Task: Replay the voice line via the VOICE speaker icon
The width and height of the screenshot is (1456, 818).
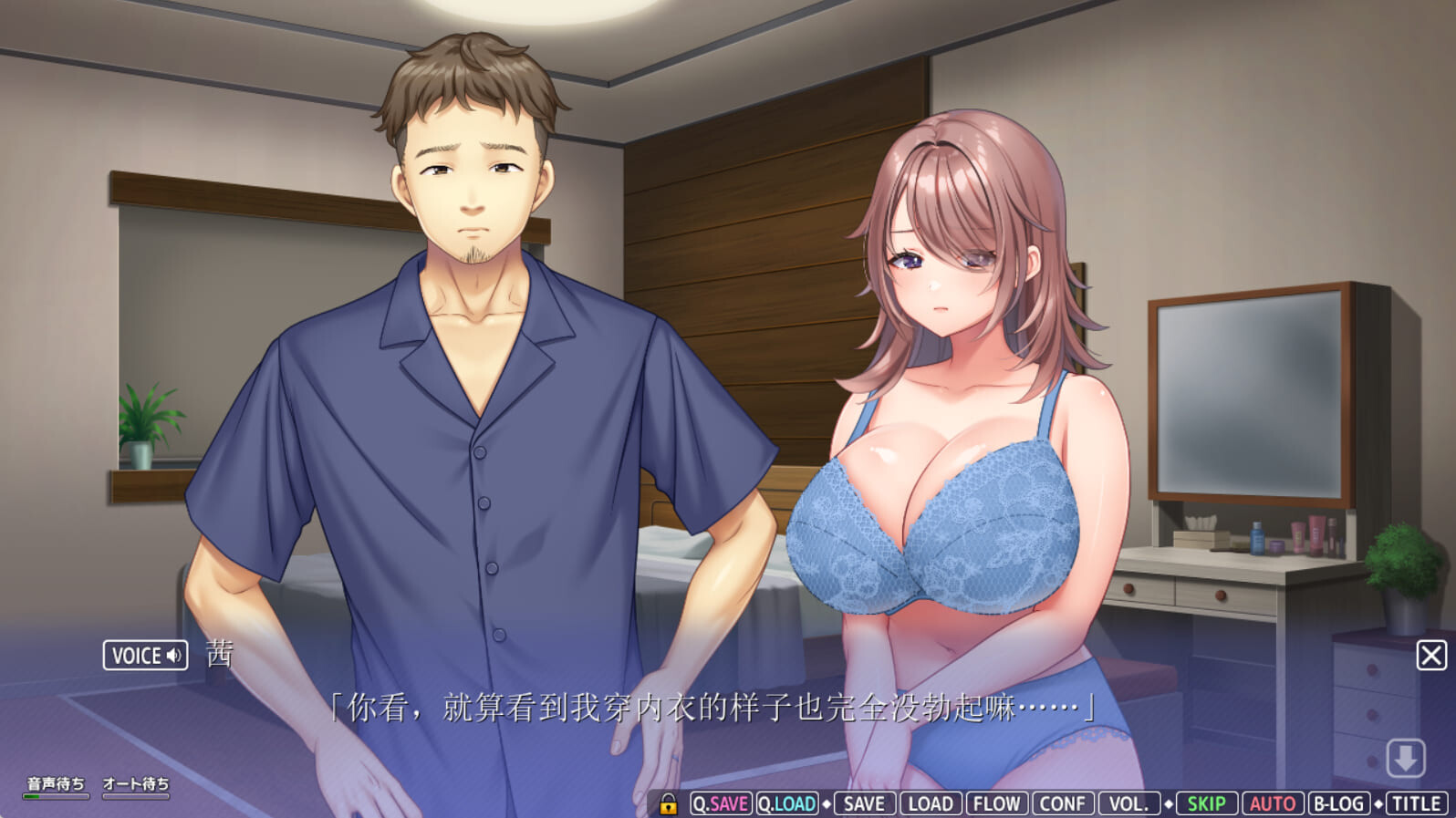Action: click(174, 656)
